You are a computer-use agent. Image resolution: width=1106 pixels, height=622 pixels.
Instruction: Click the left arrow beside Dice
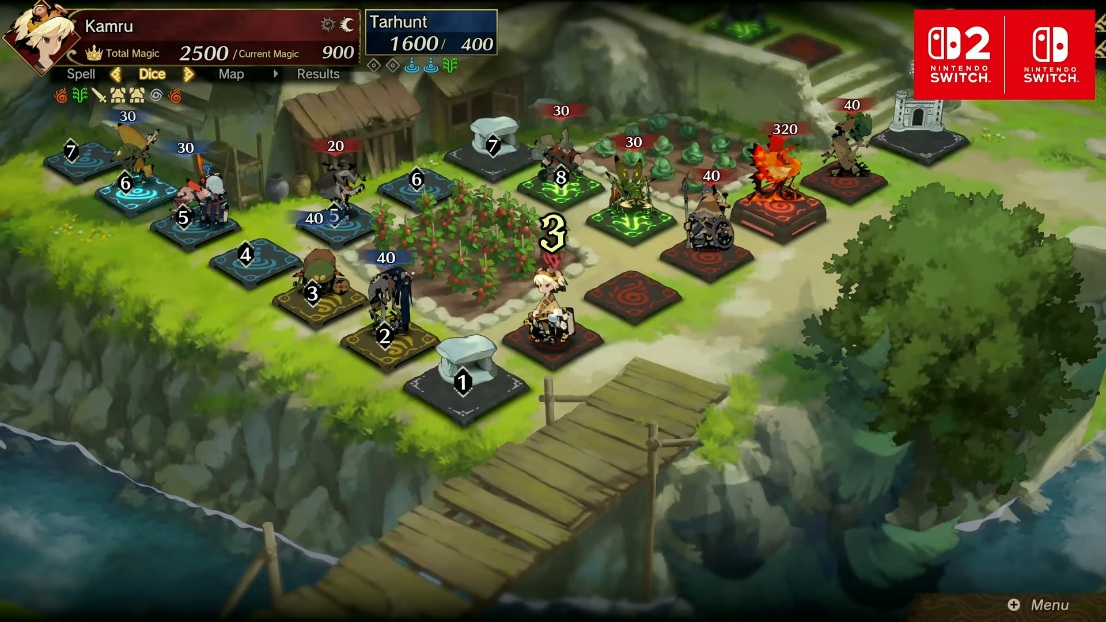click(x=116, y=74)
